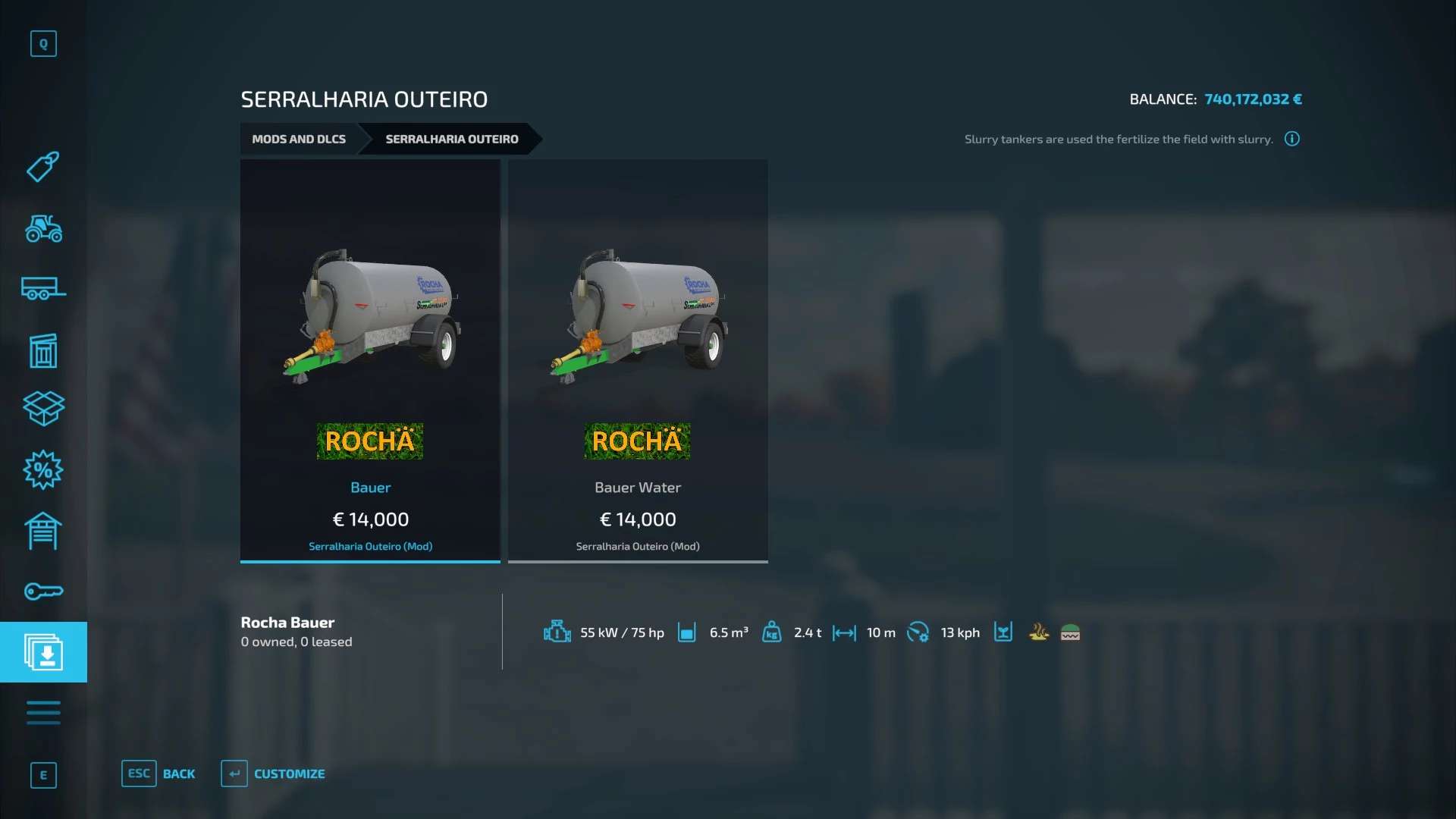Open the container objects category

[43, 350]
